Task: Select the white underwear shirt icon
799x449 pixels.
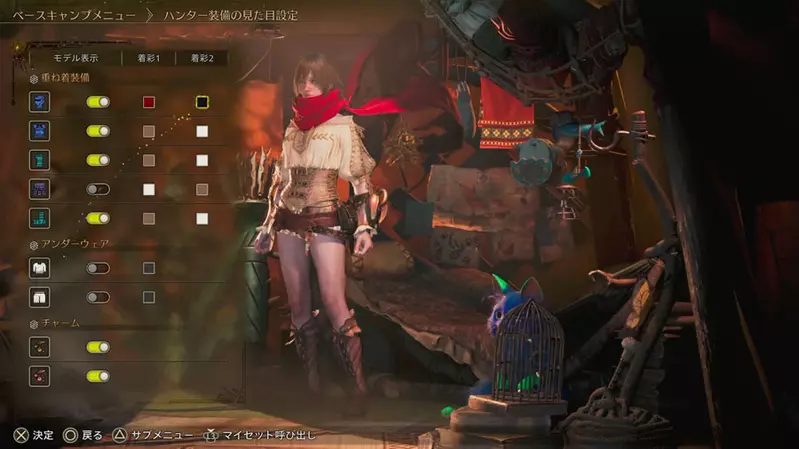Action: [x=40, y=268]
